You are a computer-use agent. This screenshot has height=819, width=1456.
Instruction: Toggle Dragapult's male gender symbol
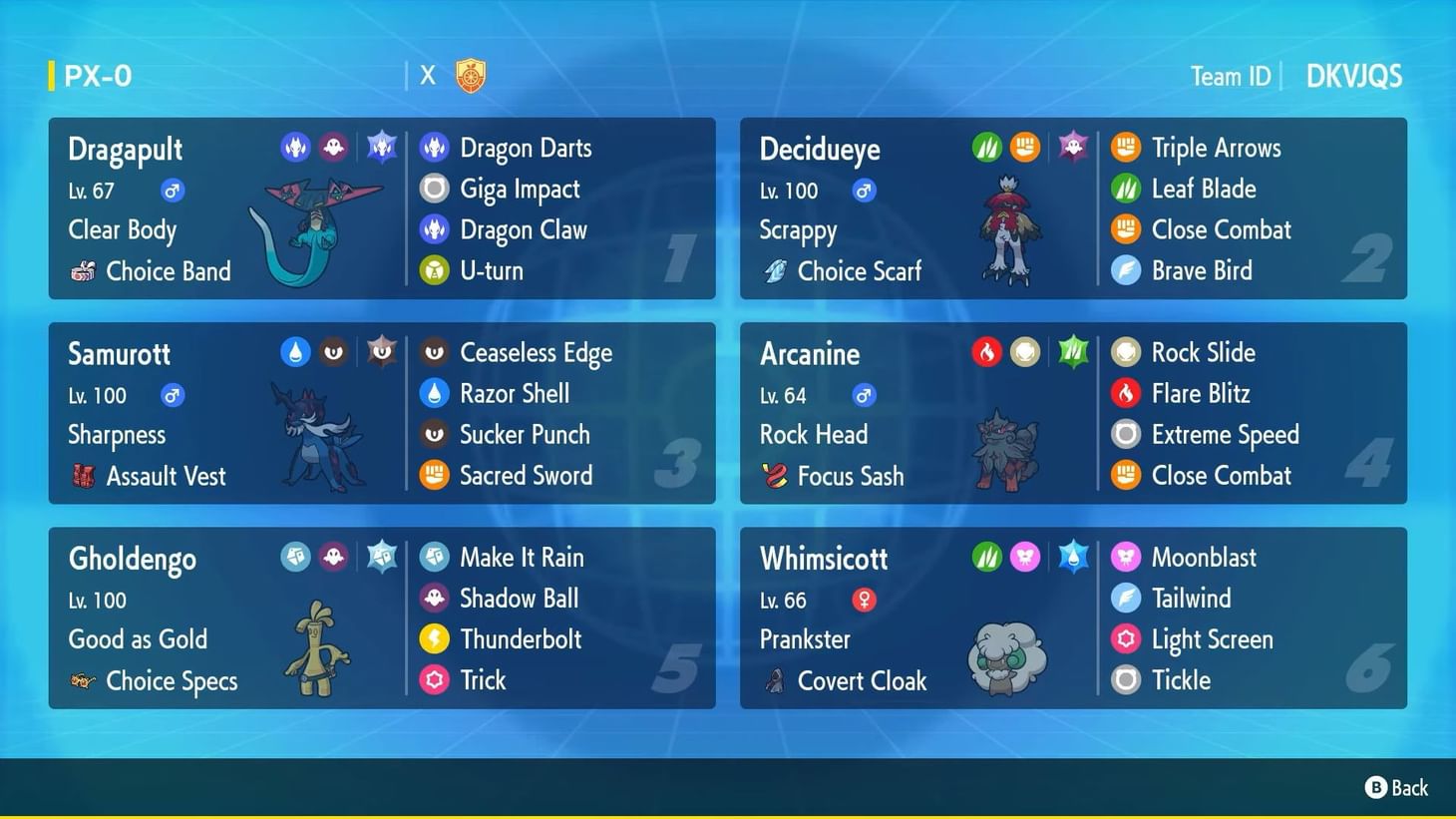click(172, 190)
